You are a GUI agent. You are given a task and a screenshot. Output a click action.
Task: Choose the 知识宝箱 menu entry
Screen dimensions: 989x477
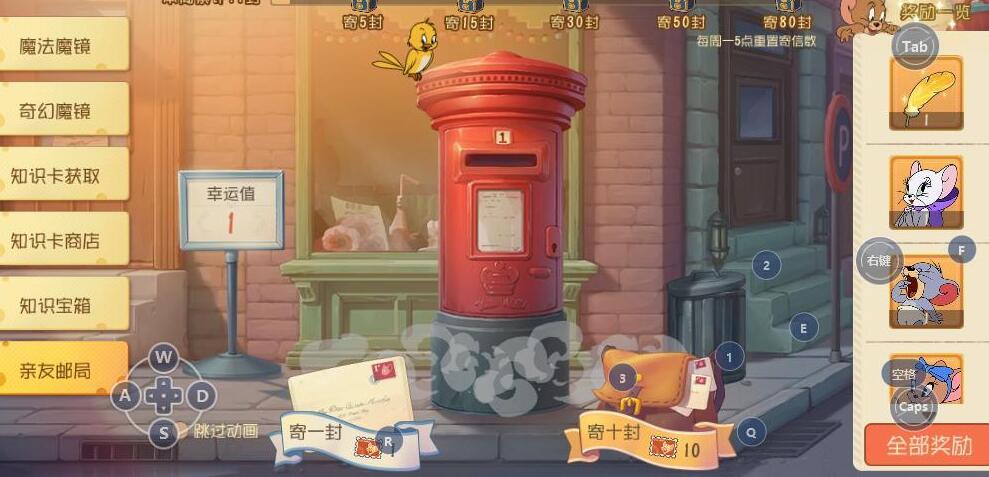63,305
